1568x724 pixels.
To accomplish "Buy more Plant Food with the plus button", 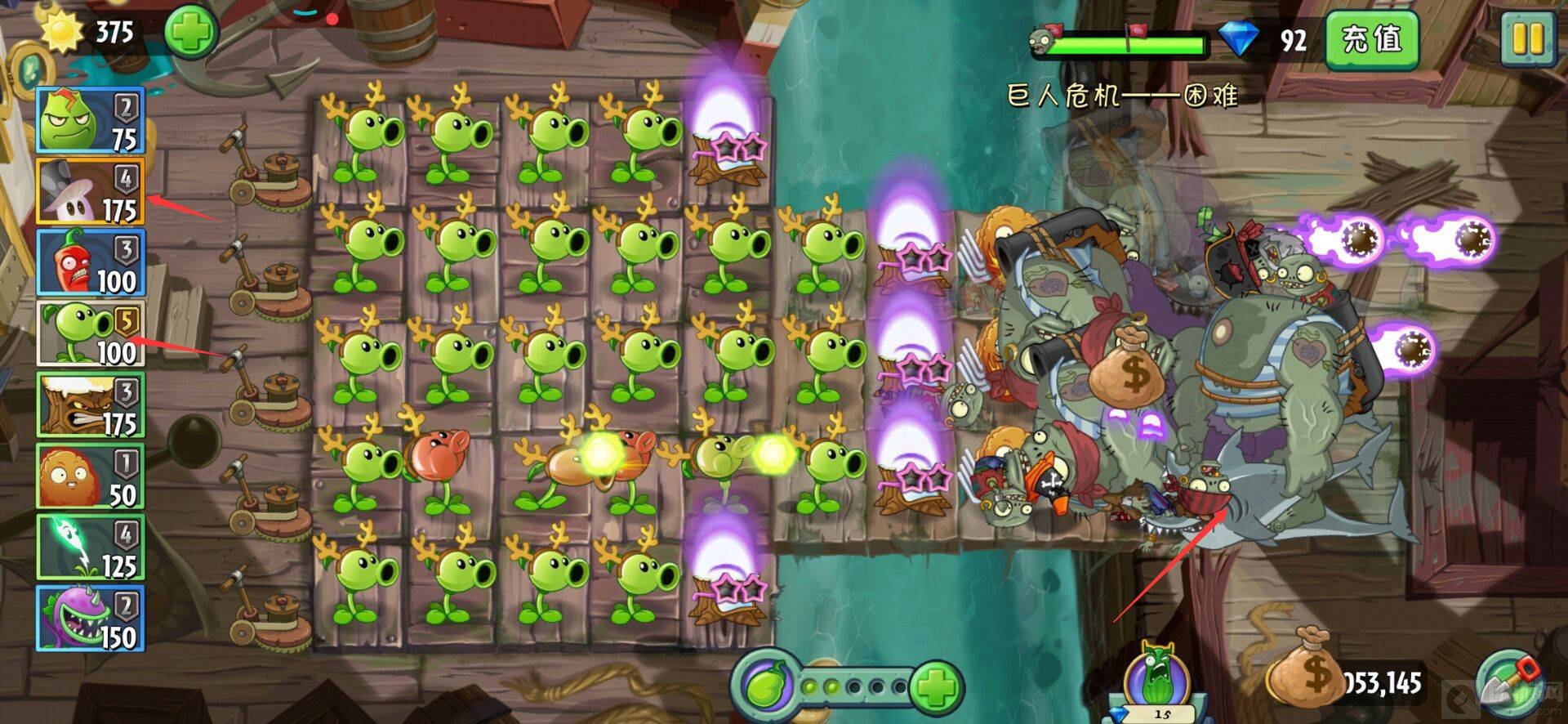I will click(x=935, y=686).
